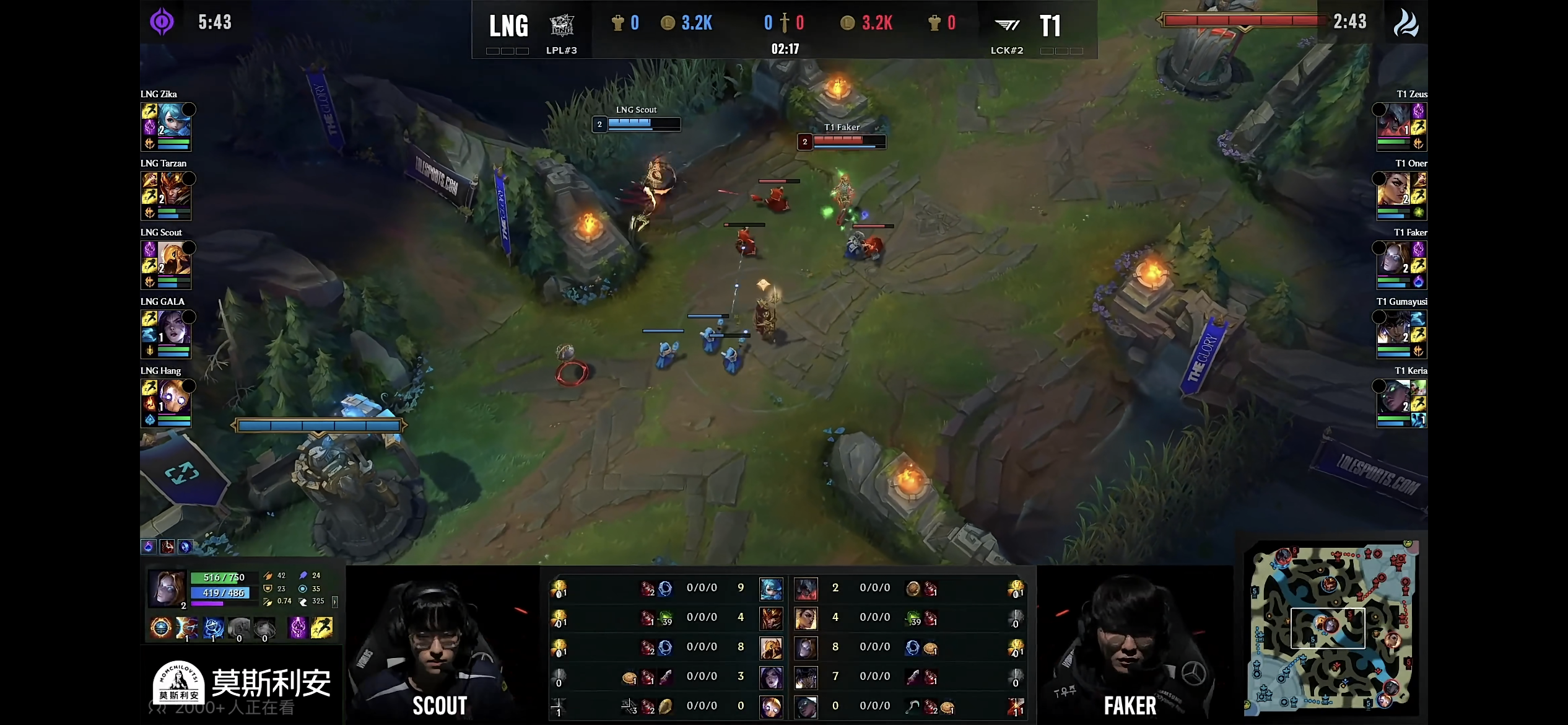Select LNG GALA's champion portrait
The height and width of the screenshot is (725, 1568).
(173, 328)
